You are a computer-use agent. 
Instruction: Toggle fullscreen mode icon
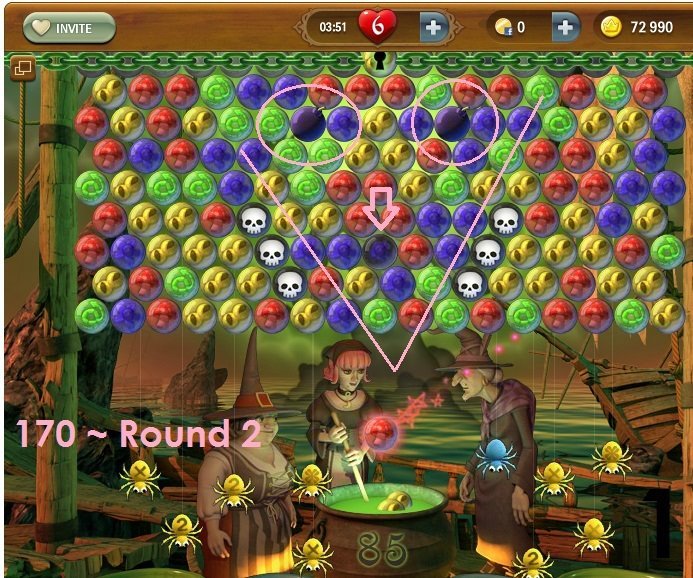pyautogui.click(x=22, y=68)
